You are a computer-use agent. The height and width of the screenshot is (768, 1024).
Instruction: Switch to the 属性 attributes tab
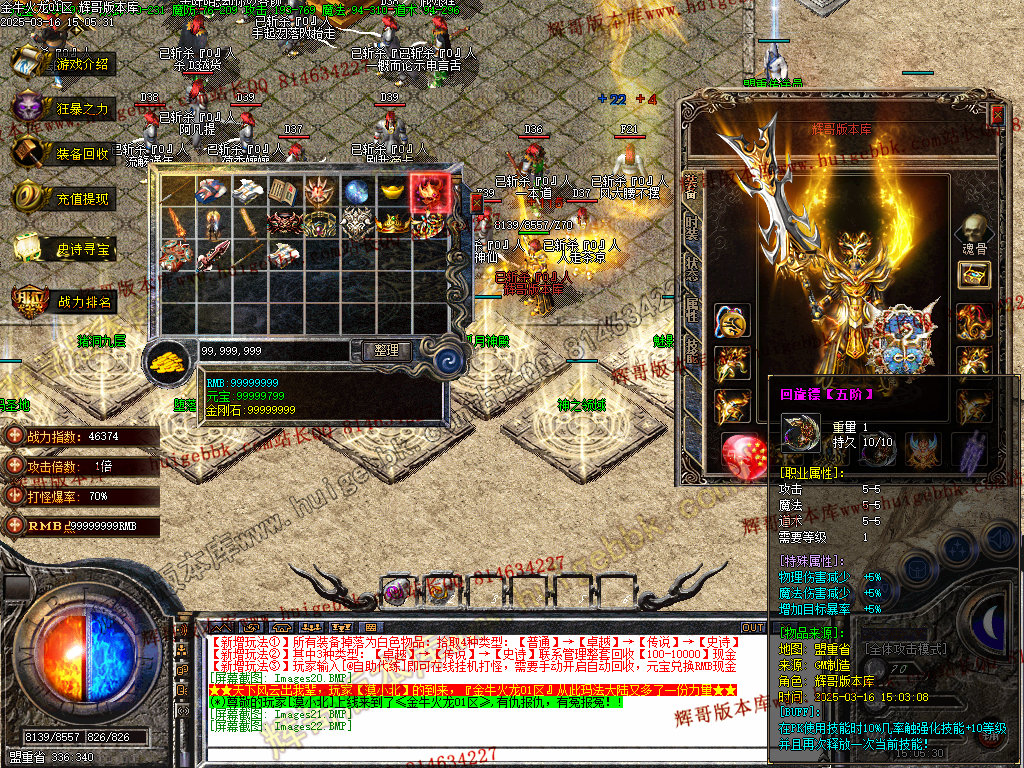(x=691, y=309)
